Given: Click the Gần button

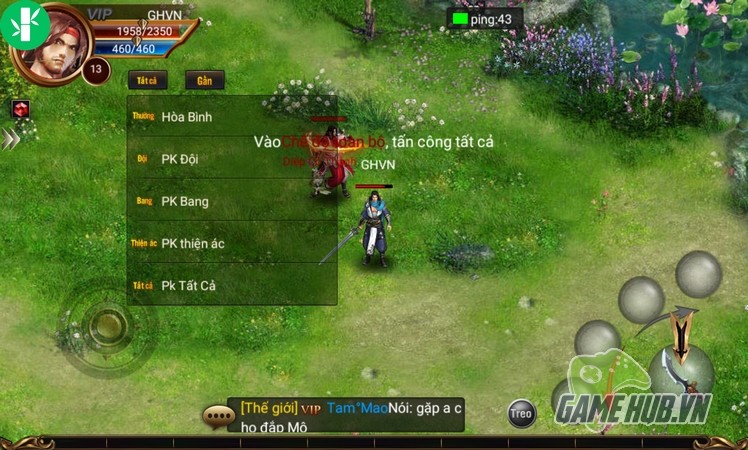Looking at the screenshot, I should click(204, 80).
